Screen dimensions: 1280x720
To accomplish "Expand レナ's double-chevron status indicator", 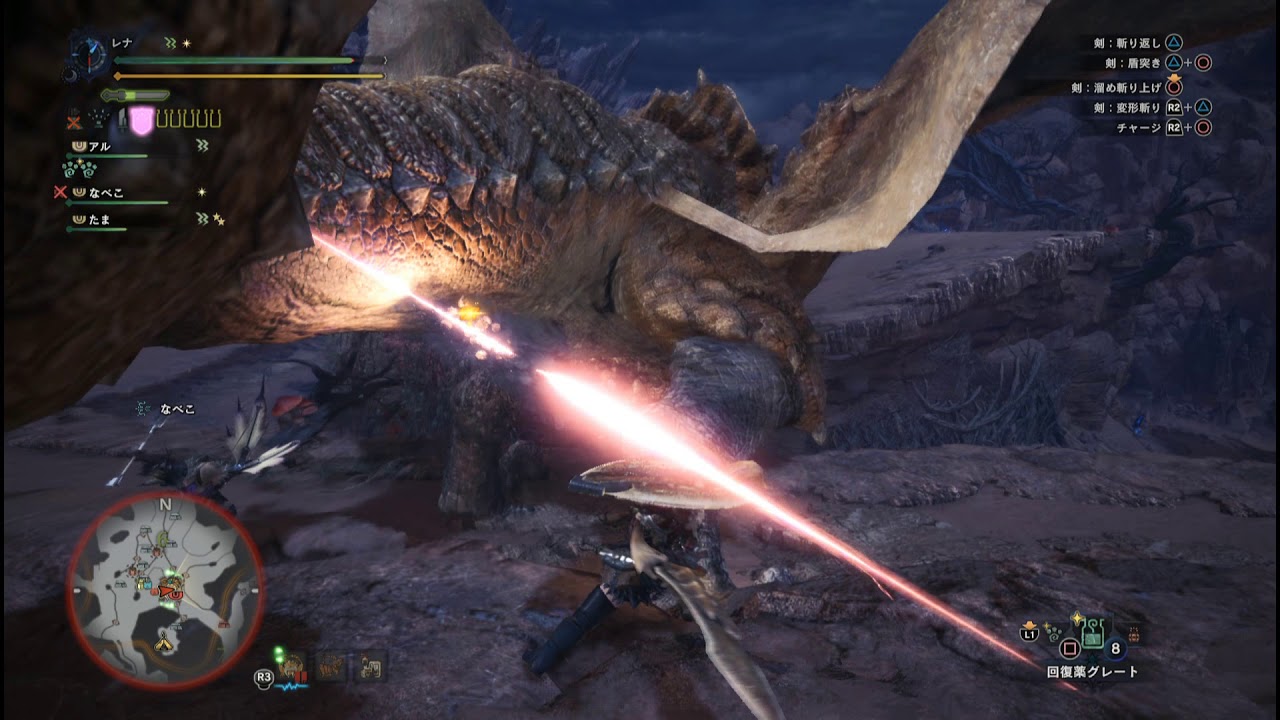I will point(168,41).
